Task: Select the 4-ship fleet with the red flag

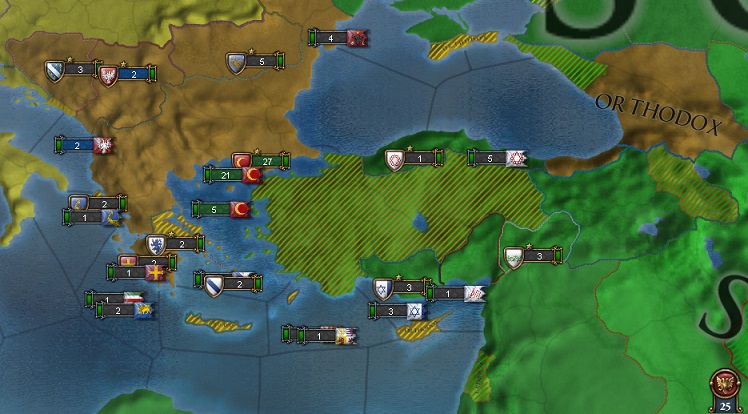Action: (x=340, y=38)
